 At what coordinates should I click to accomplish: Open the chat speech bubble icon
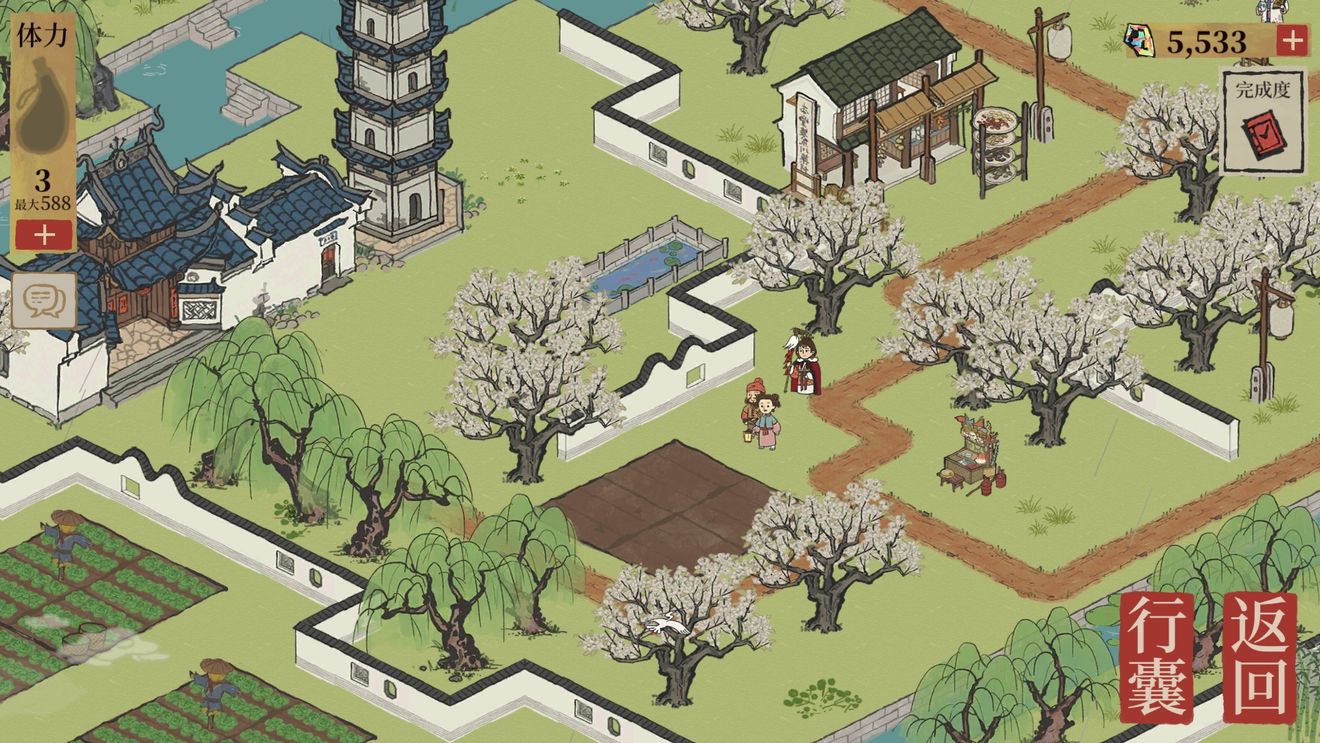coord(44,300)
